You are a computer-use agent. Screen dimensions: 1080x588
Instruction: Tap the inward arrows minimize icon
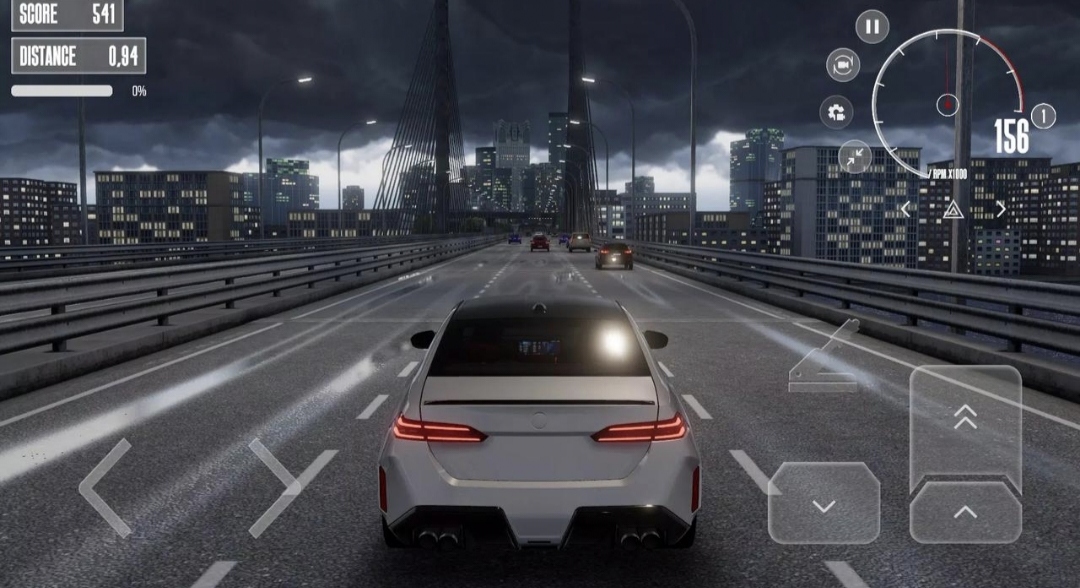tap(854, 156)
